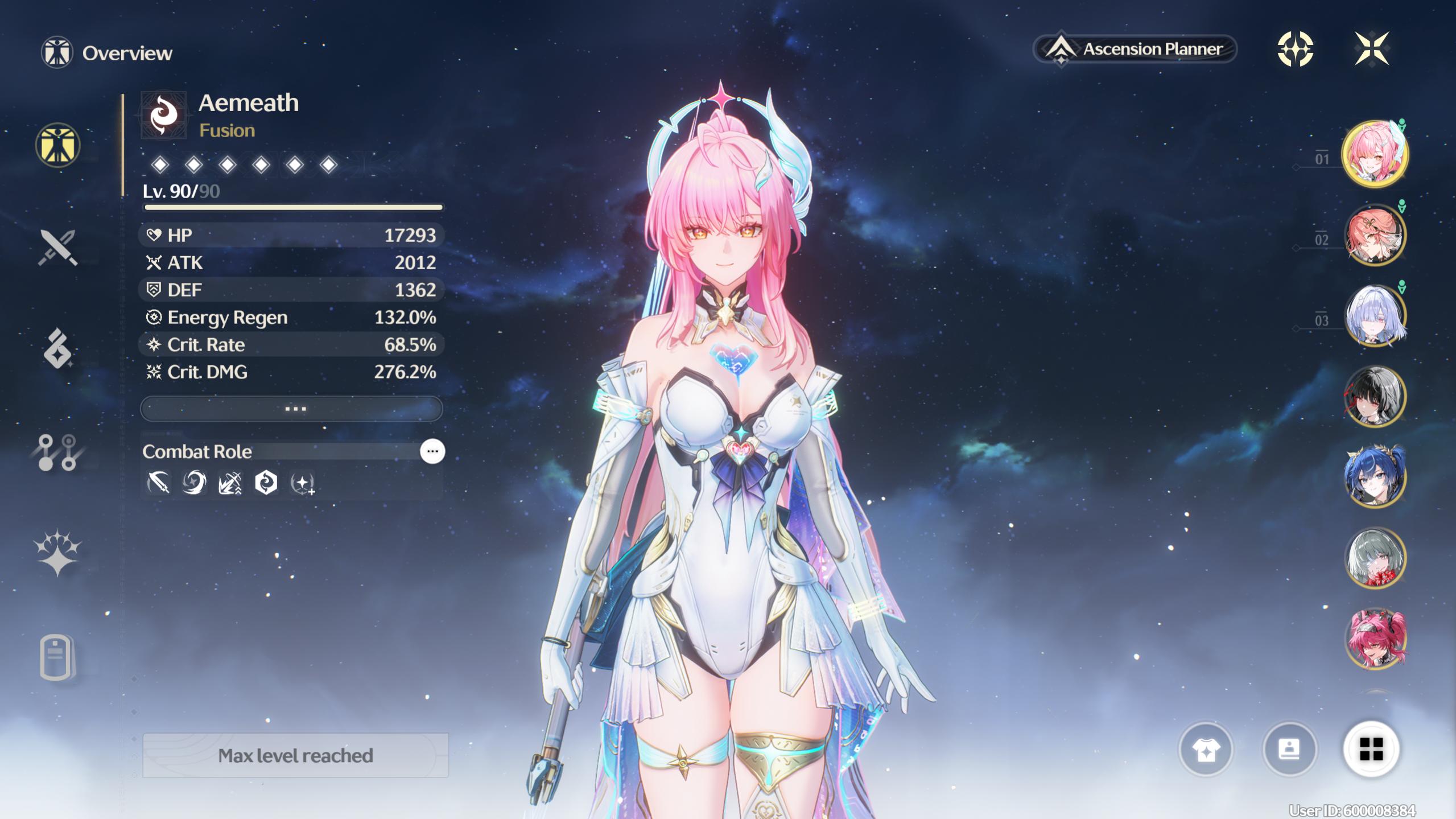Open the Overview tab with the figure icon
The width and height of the screenshot is (1456, 819).
pyautogui.click(x=57, y=145)
